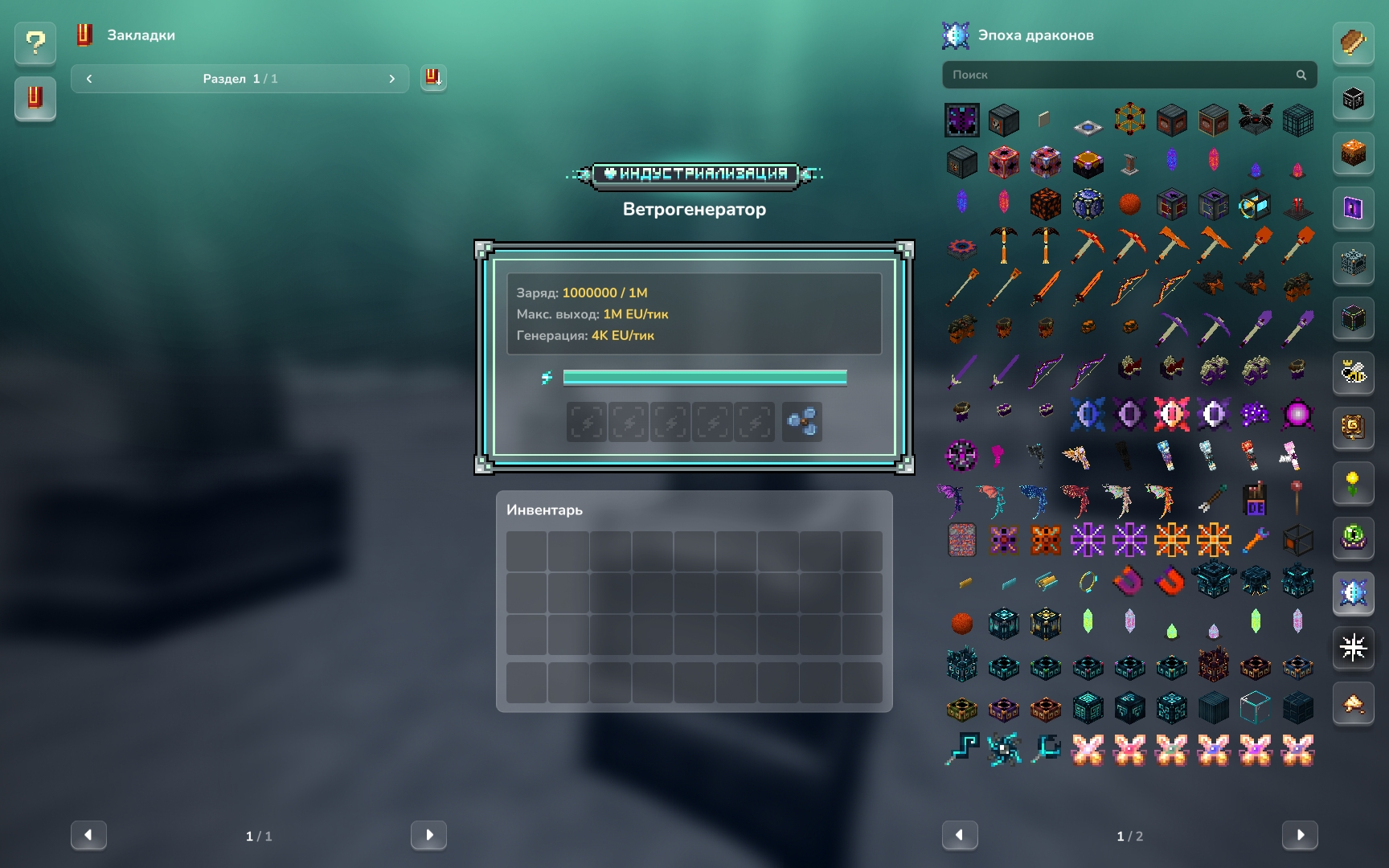Open the purple portal door category tab
Screen dimensions: 1389x868
(x=1354, y=208)
